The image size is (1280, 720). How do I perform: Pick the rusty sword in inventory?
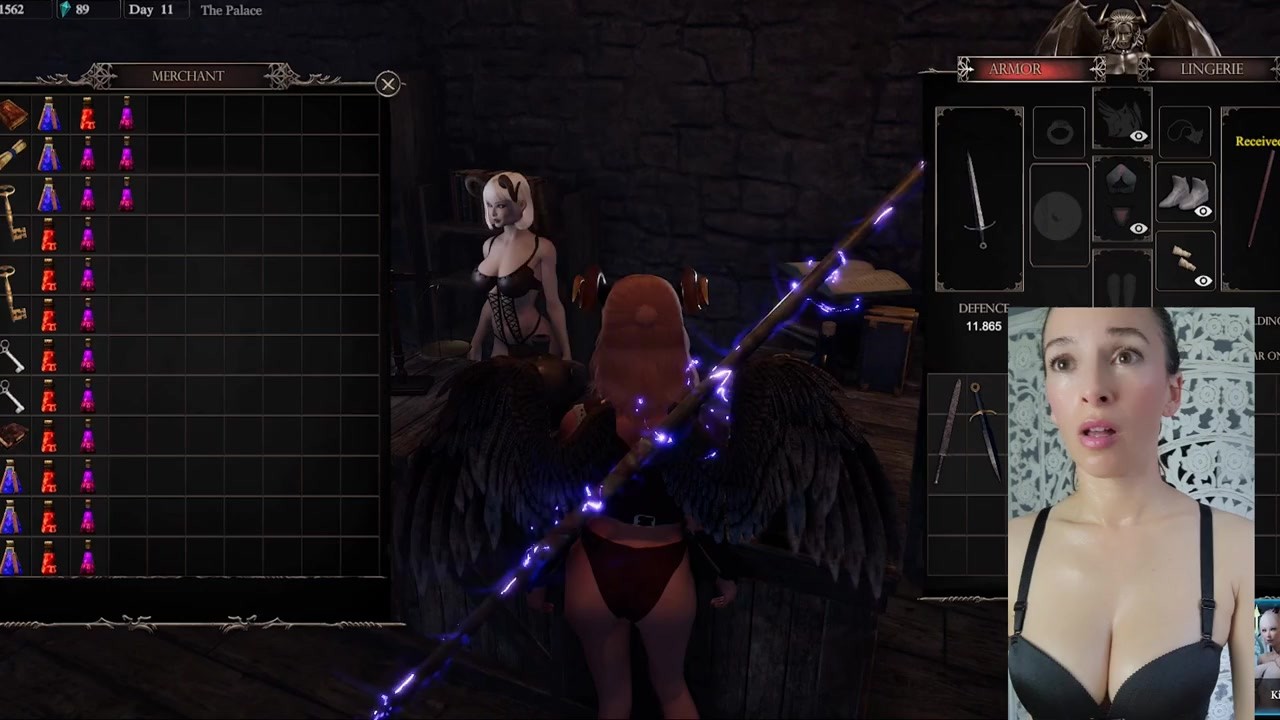pyautogui.click(x=950, y=430)
